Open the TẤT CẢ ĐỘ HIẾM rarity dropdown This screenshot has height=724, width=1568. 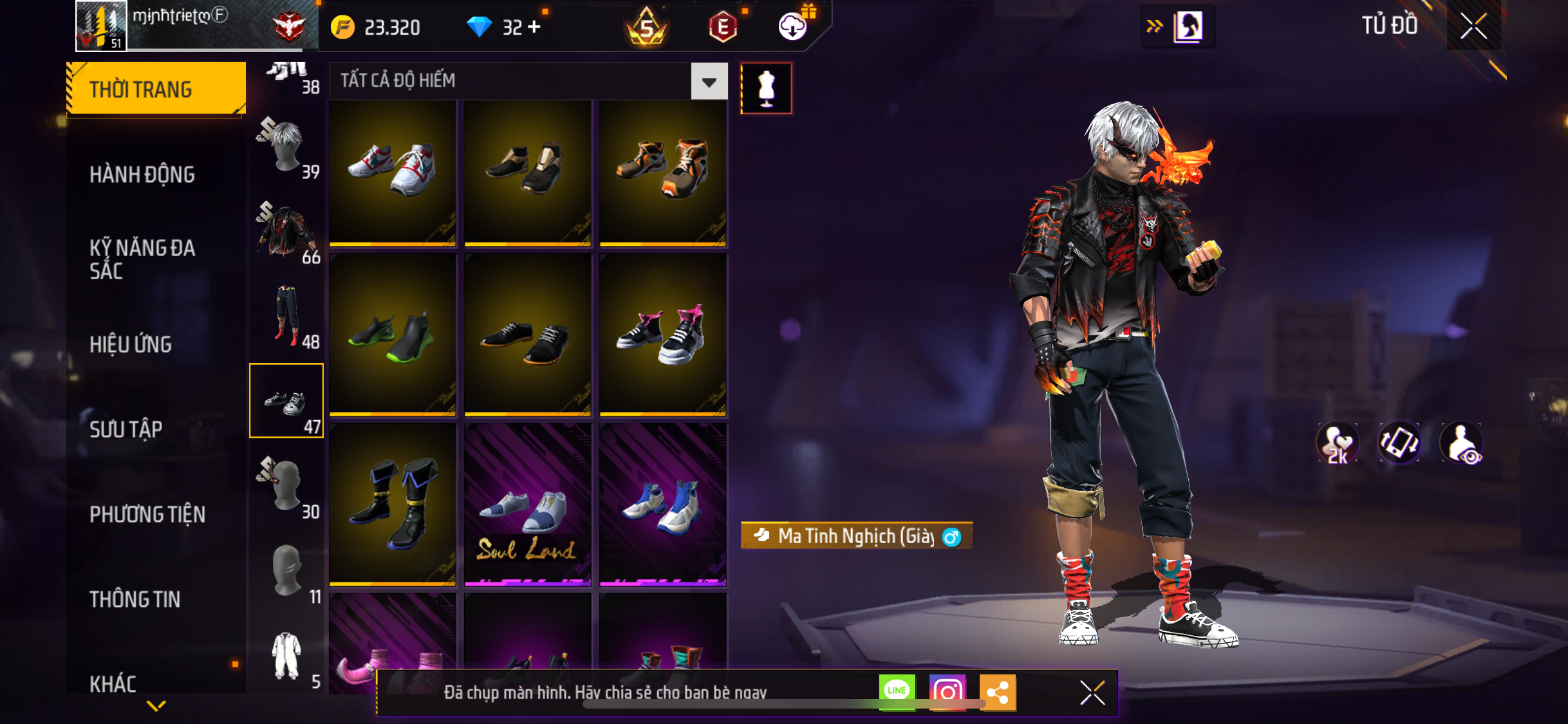pos(709,82)
